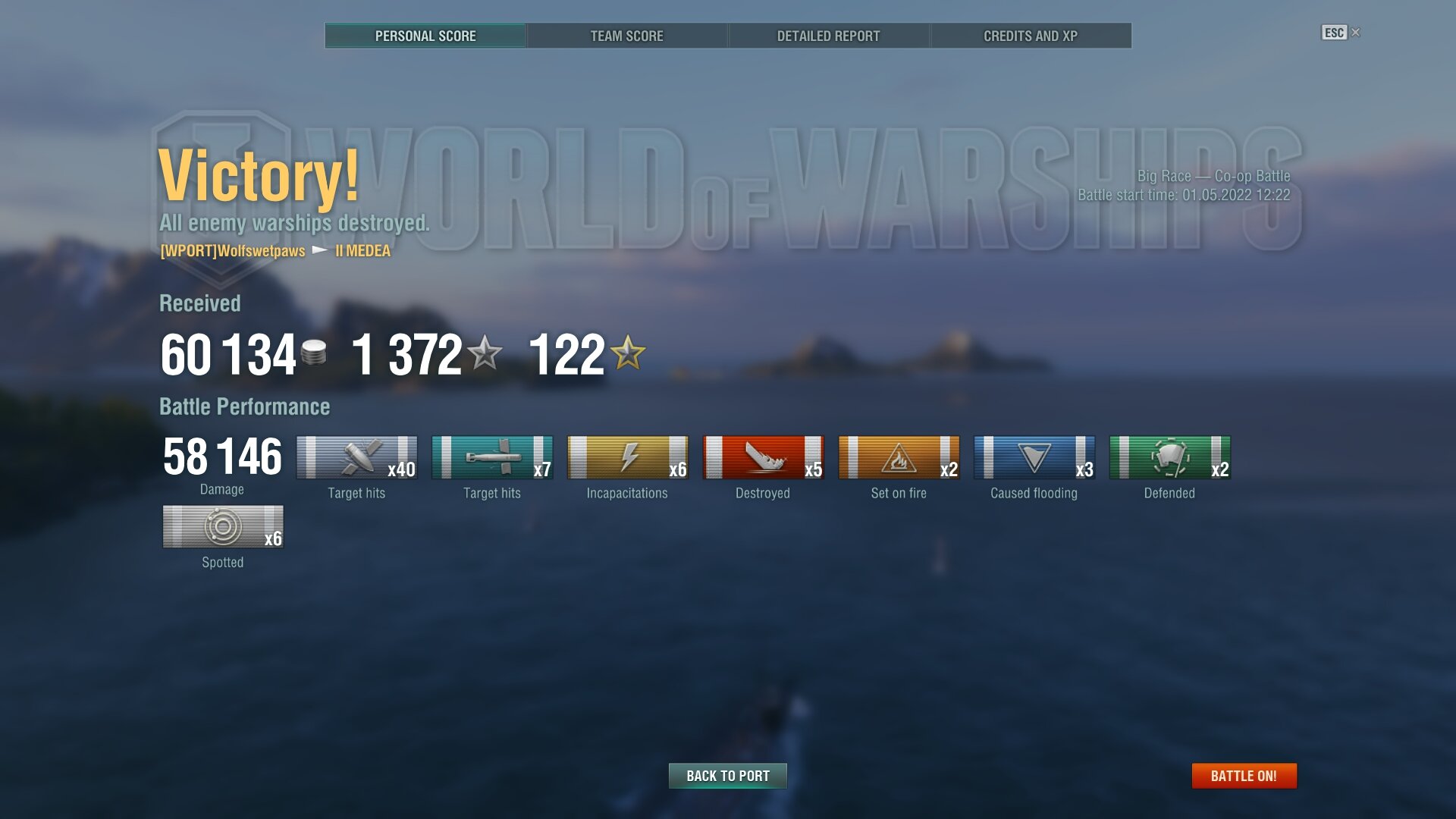Show the Credits and XP tab

coord(1030,36)
